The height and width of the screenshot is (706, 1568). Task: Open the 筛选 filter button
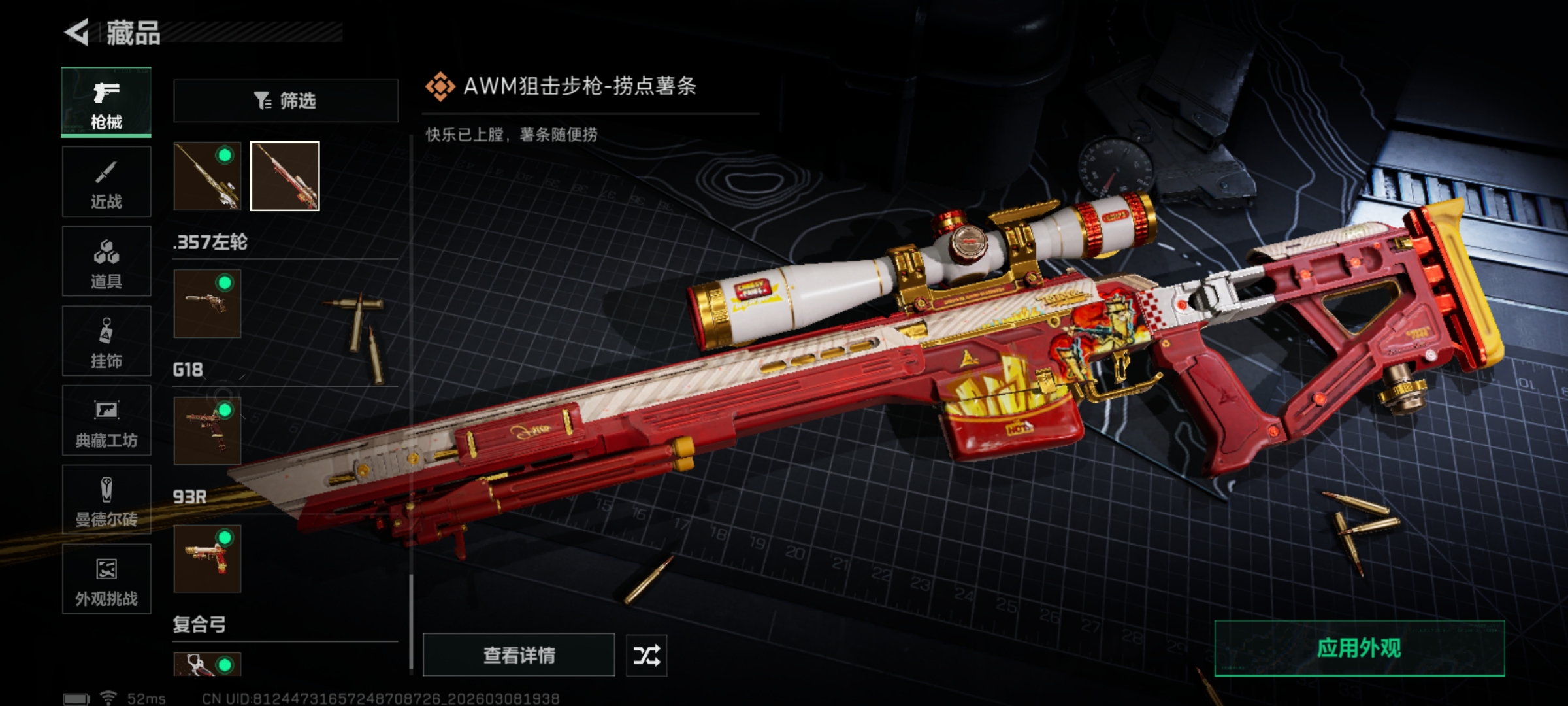286,101
